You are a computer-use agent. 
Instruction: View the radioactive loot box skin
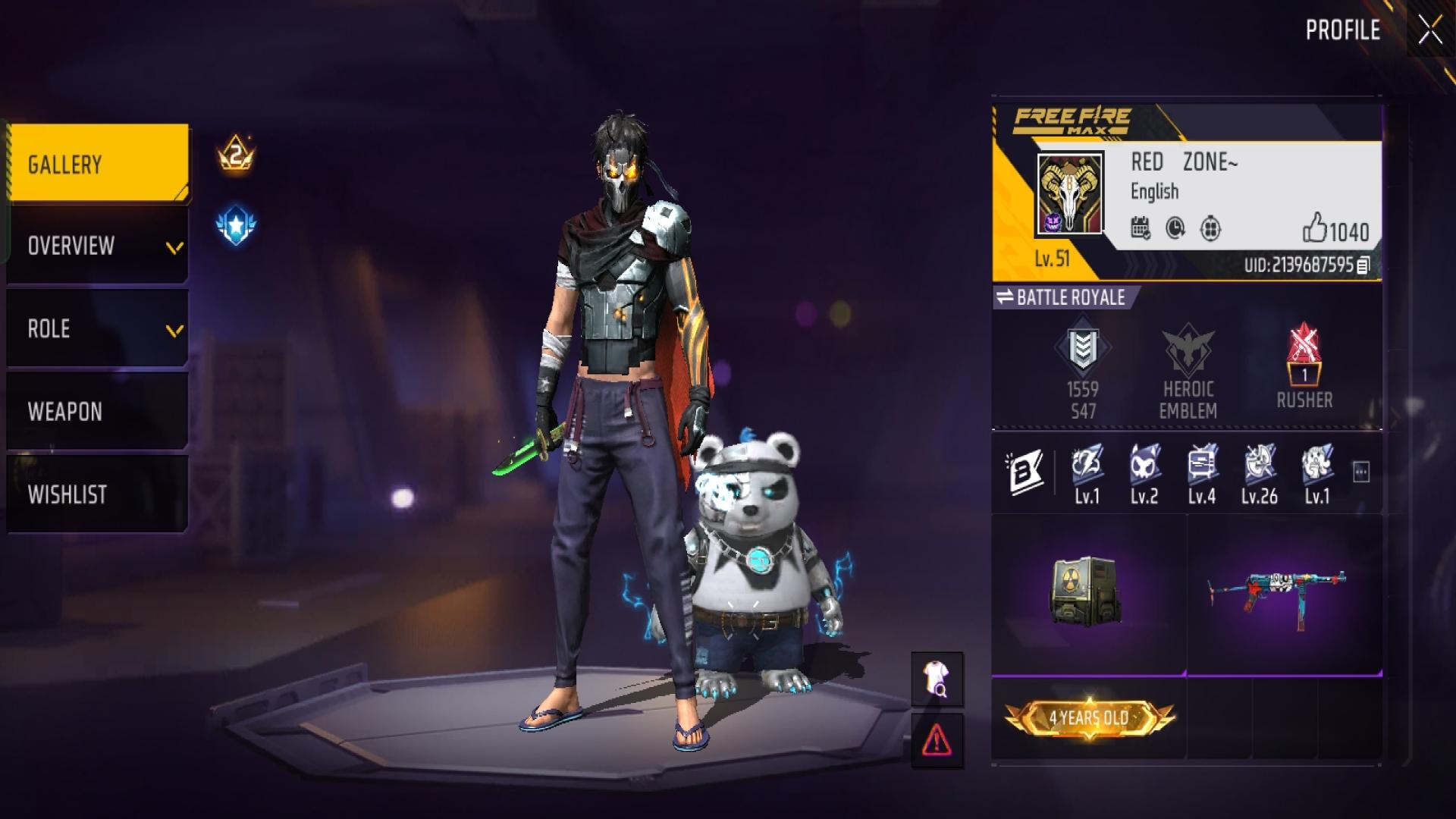(x=1085, y=592)
